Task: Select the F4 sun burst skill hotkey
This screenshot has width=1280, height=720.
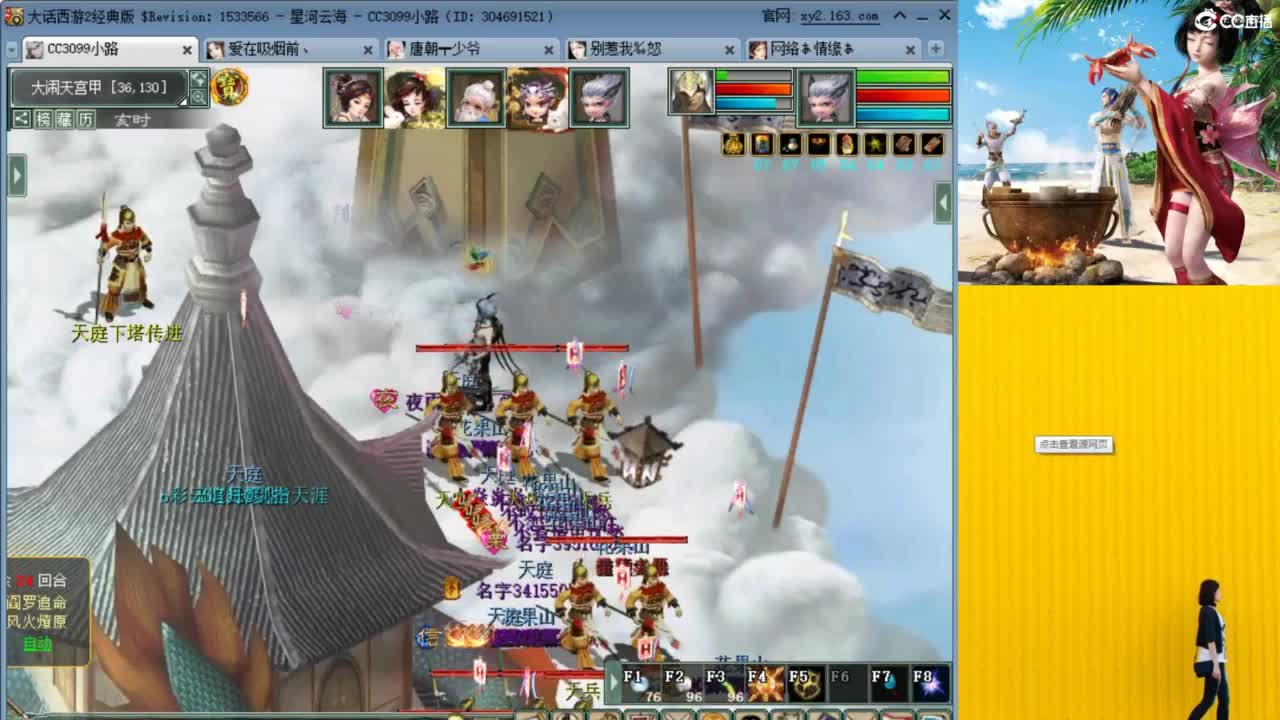Action: (764, 680)
